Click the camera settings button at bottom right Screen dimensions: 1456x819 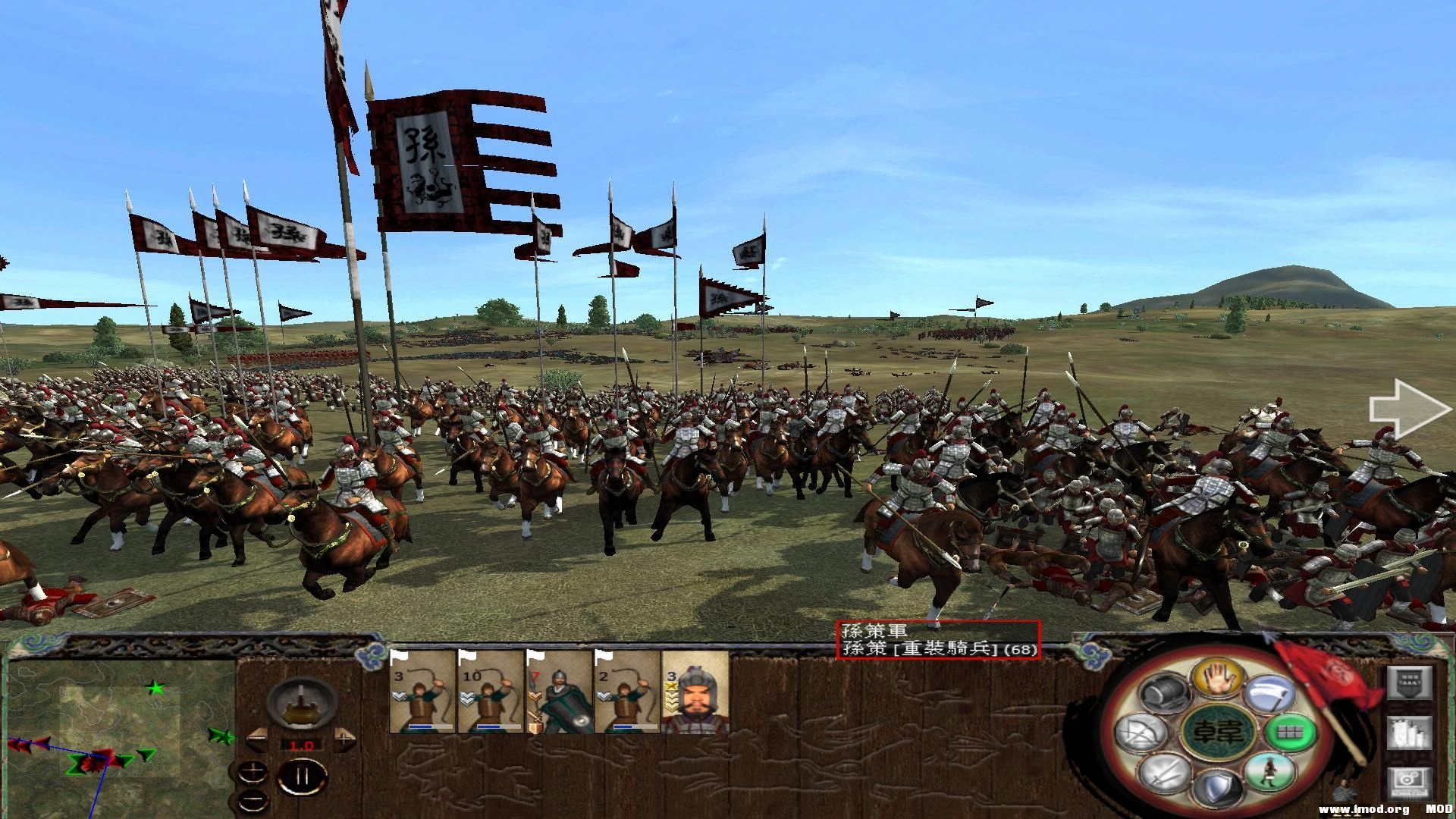coord(1409,783)
